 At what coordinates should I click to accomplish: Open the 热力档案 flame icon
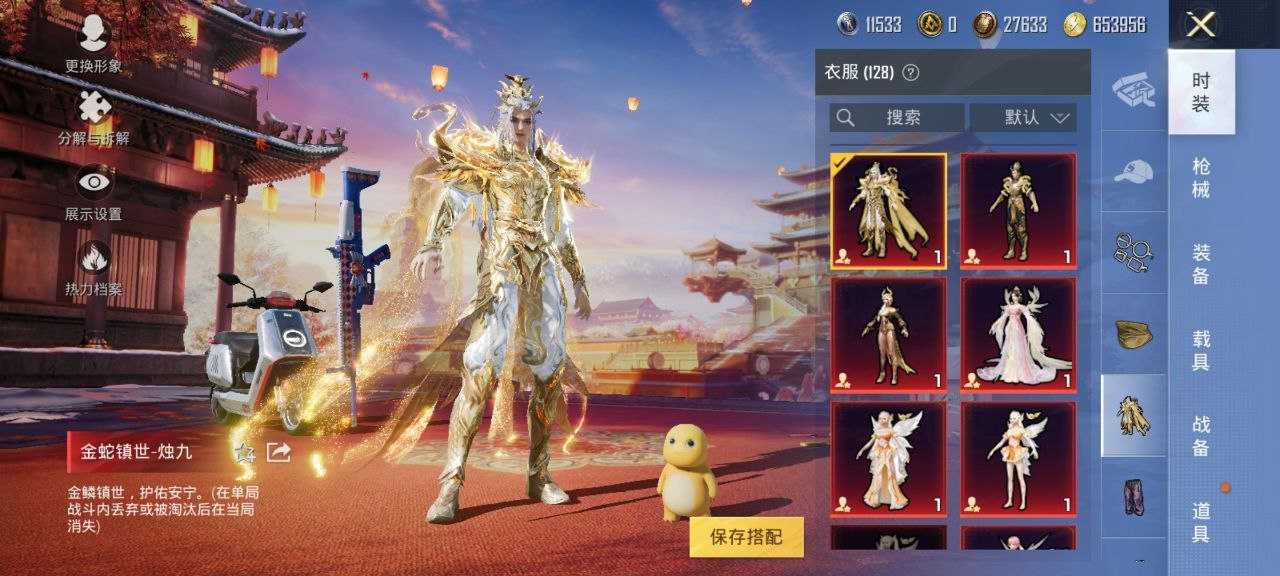coord(94,267)
